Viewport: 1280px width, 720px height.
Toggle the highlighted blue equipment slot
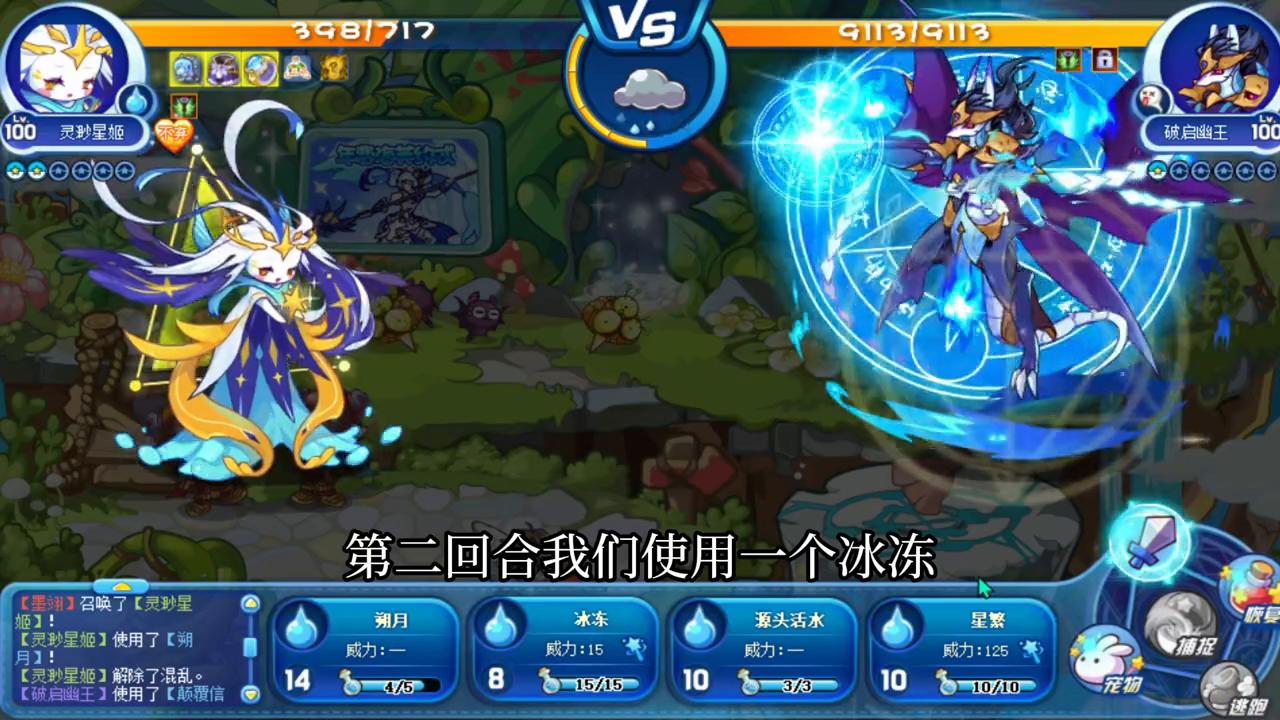186,68
